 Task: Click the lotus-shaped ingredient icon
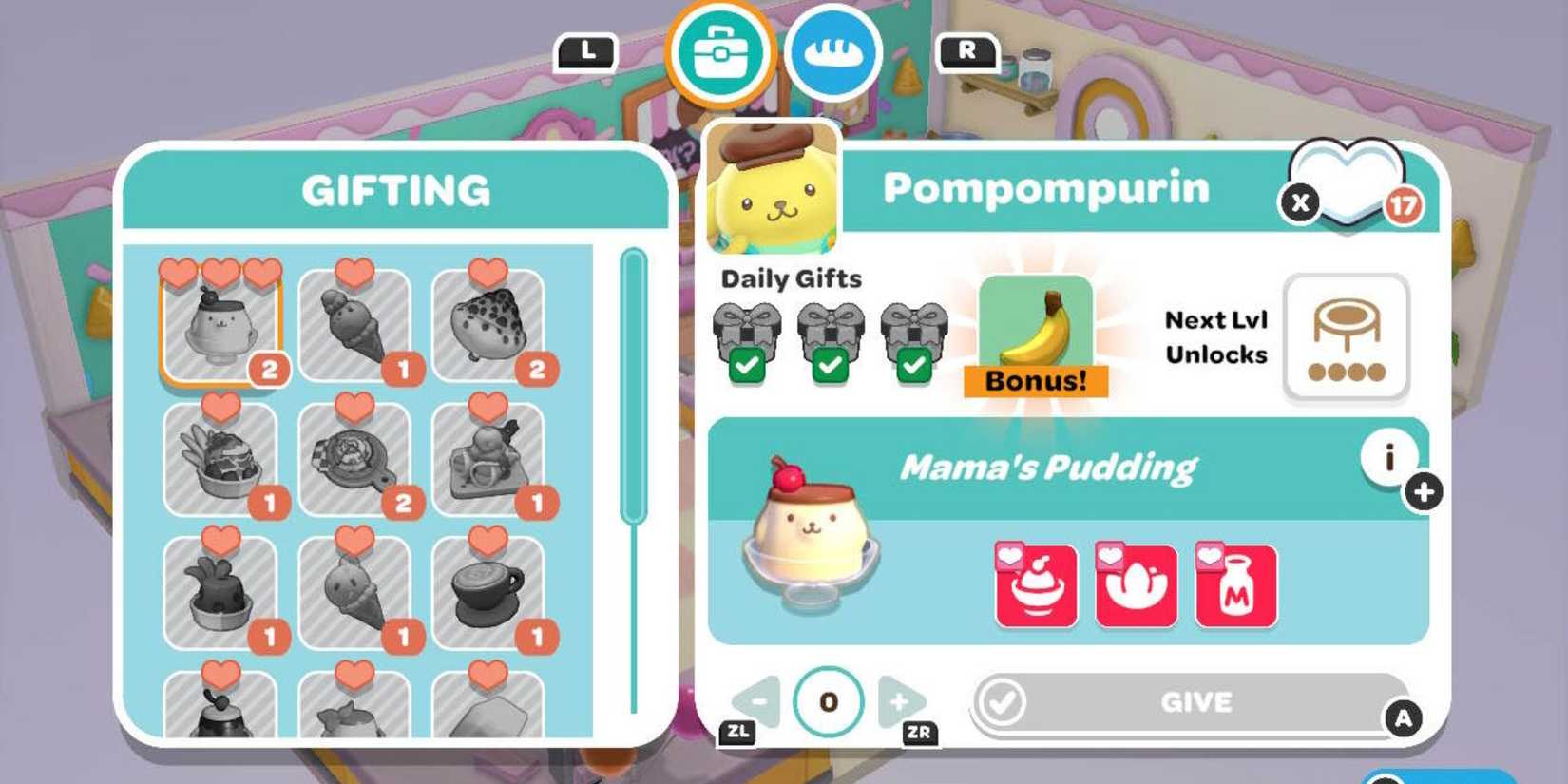[x=1135, y=583]
